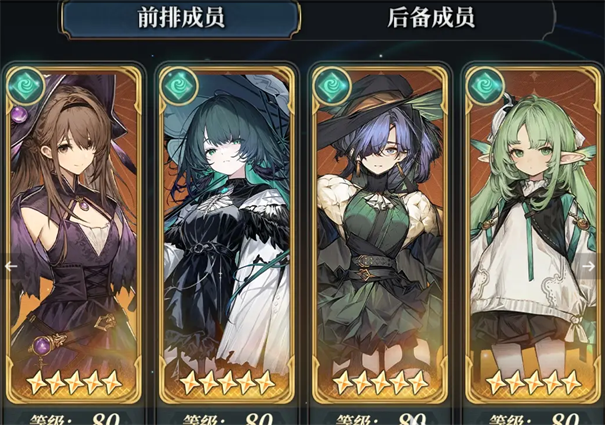Switch to the 前排成员 tab
This screenshot has height=425, width=605.
[x=181, y=18]
